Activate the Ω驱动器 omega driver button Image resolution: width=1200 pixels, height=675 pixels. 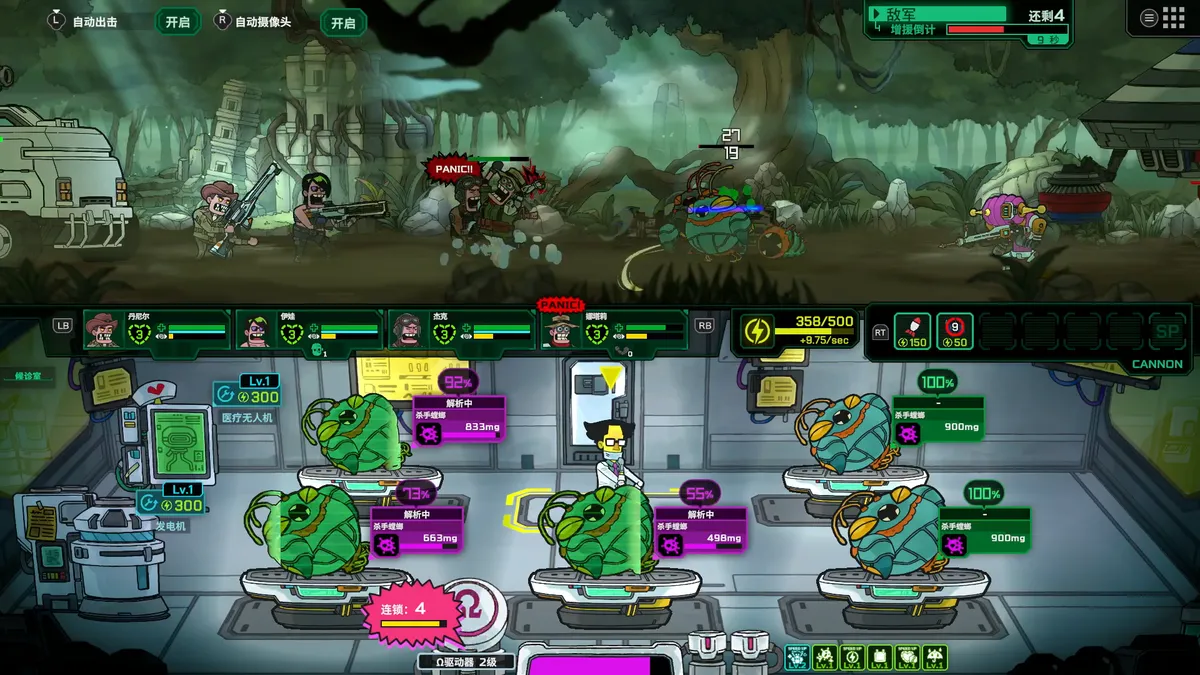click(x=467, y=610)
